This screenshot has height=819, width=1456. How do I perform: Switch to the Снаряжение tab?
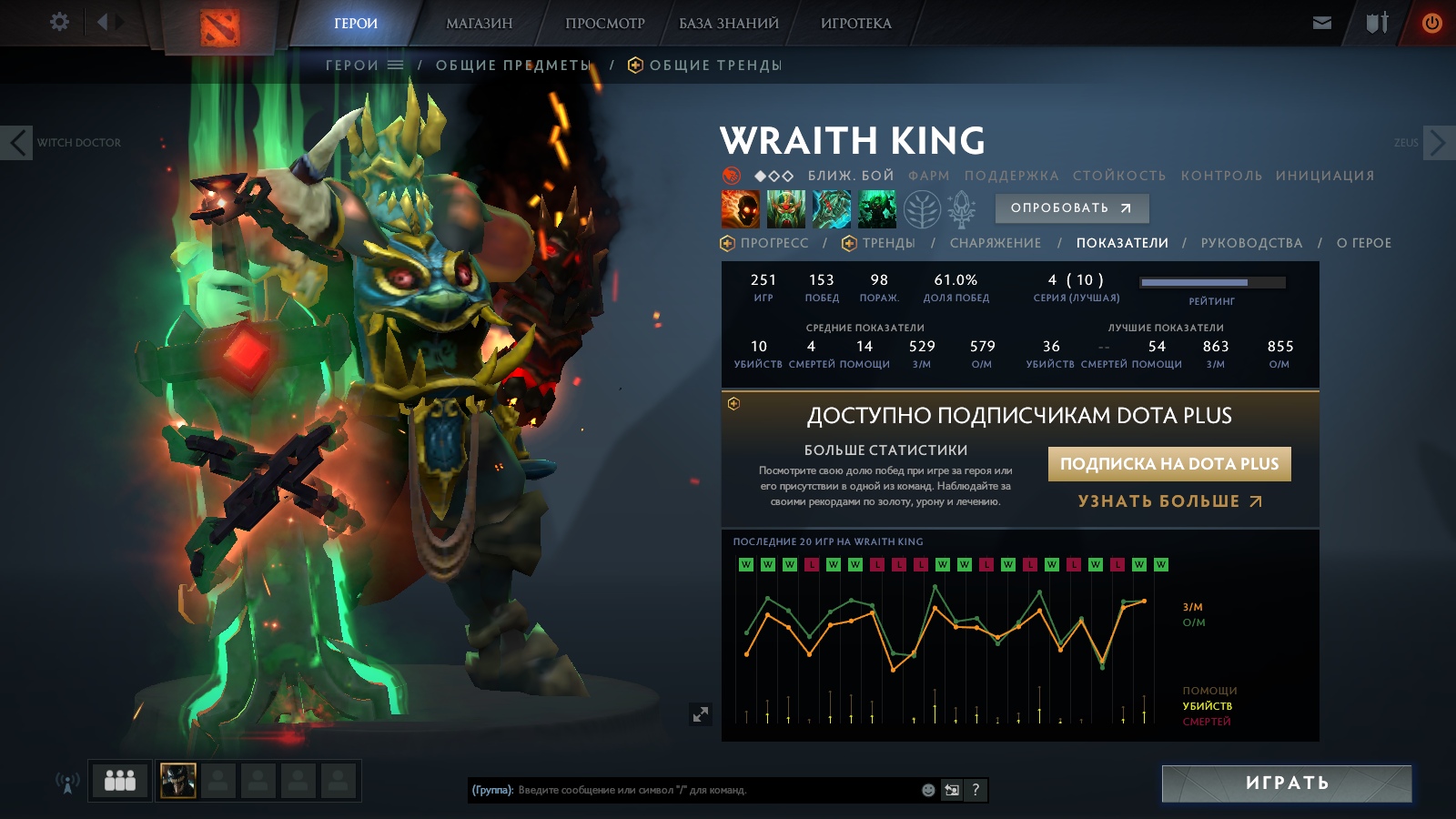[995, 243]
